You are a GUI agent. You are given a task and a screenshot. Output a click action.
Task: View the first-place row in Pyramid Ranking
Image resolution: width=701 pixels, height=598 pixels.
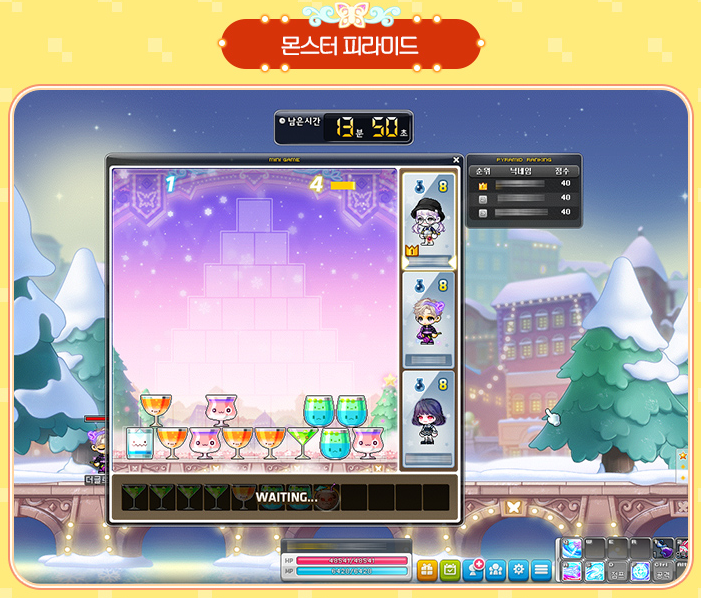[x=524, y=184]
